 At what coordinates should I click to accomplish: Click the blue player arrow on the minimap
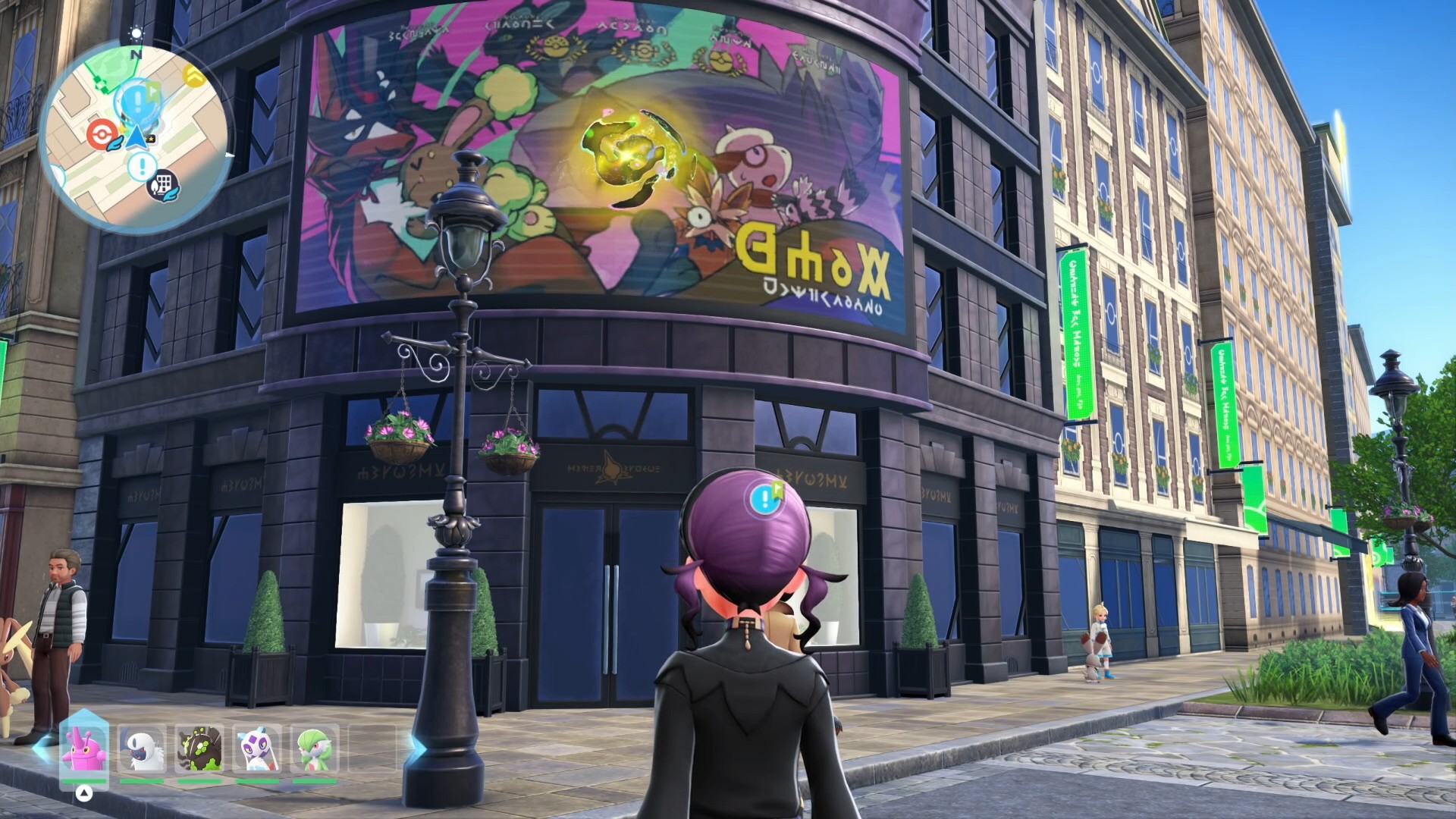136,138
